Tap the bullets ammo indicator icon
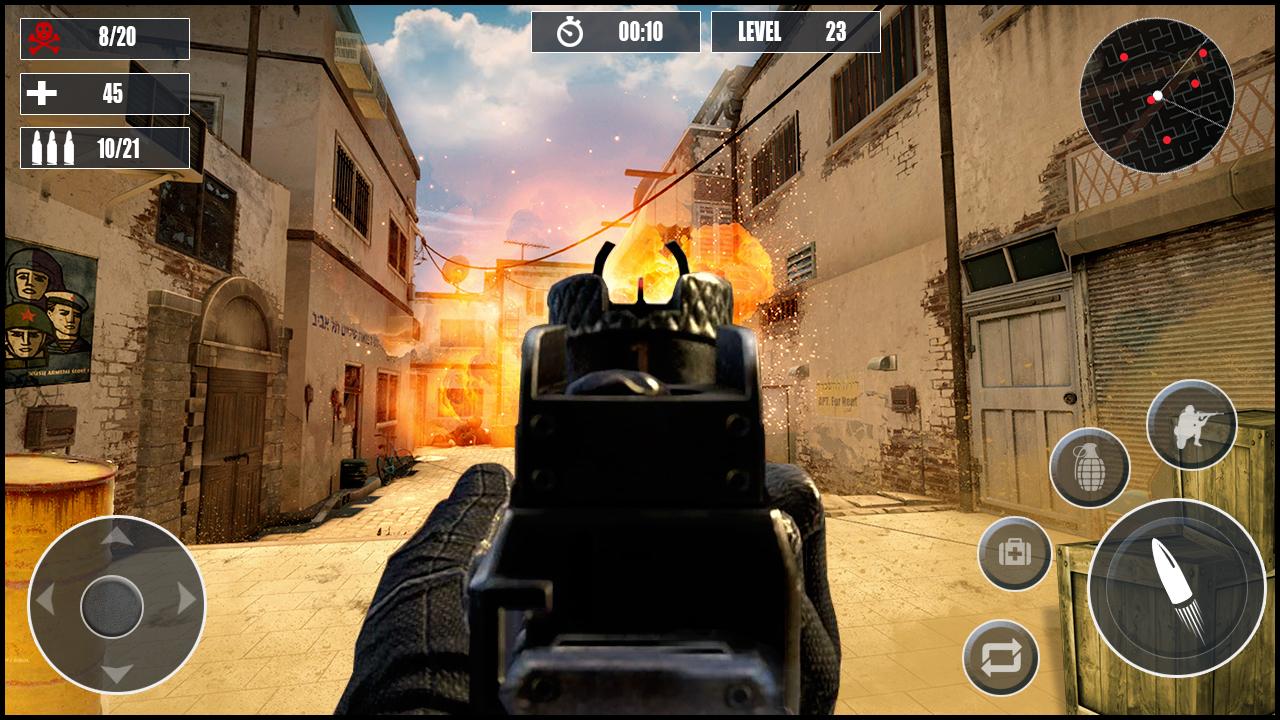The image size is (1280, 720). [x=52, y=146]
